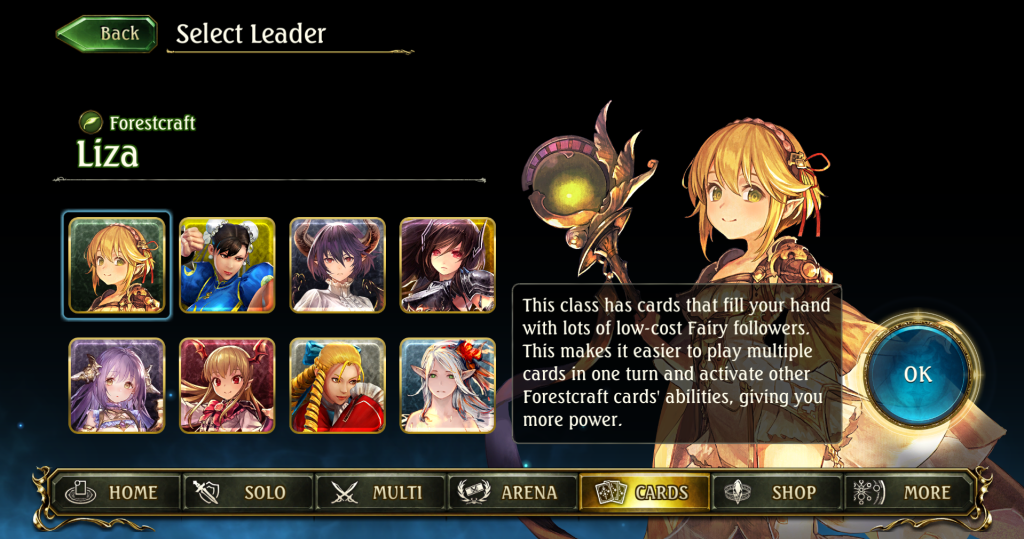Viewport: 1024px width, 539px height.
Task: Confirm leader with the OK button
Action: tap(916, 374)
